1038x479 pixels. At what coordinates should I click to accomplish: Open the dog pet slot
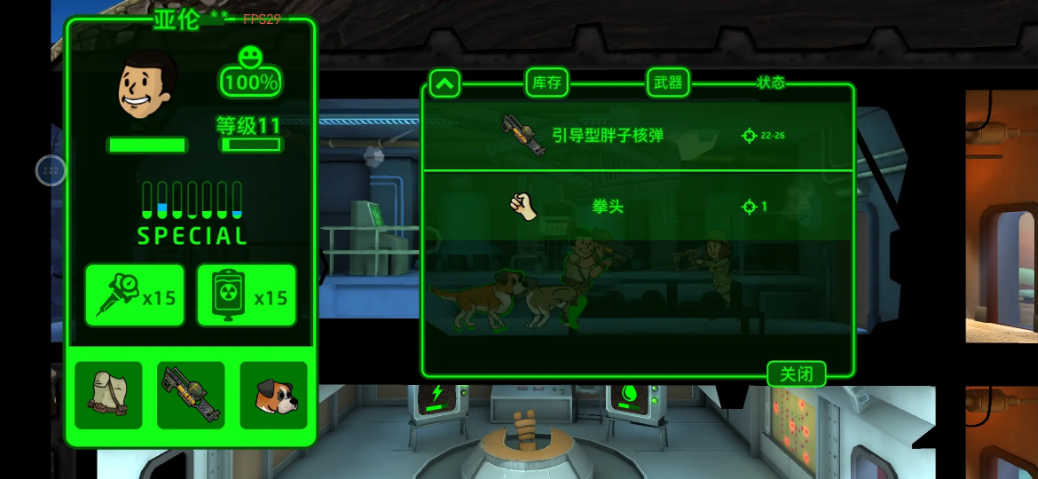[x=273, y=395]
